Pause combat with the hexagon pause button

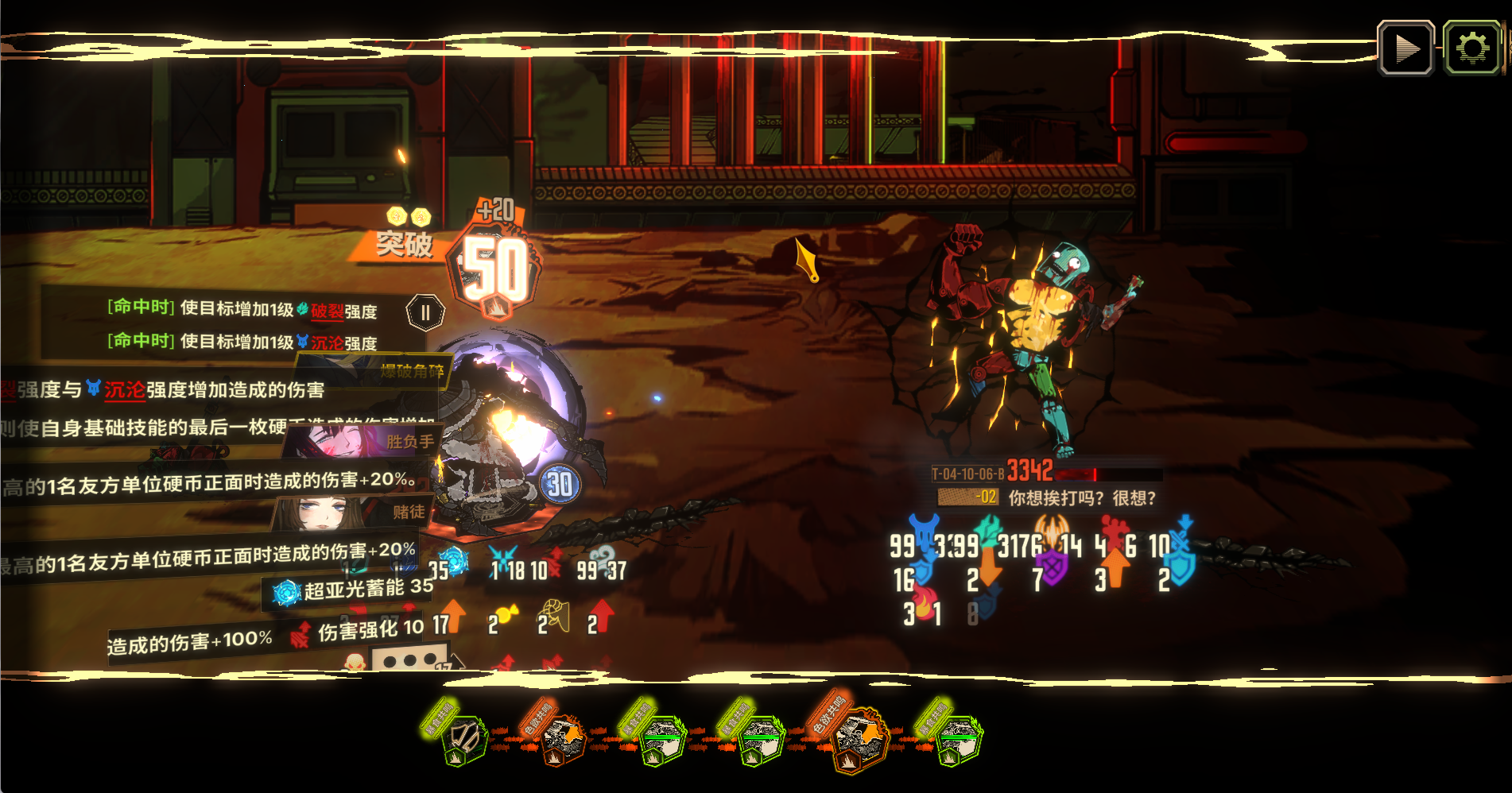tap(425, 312)
